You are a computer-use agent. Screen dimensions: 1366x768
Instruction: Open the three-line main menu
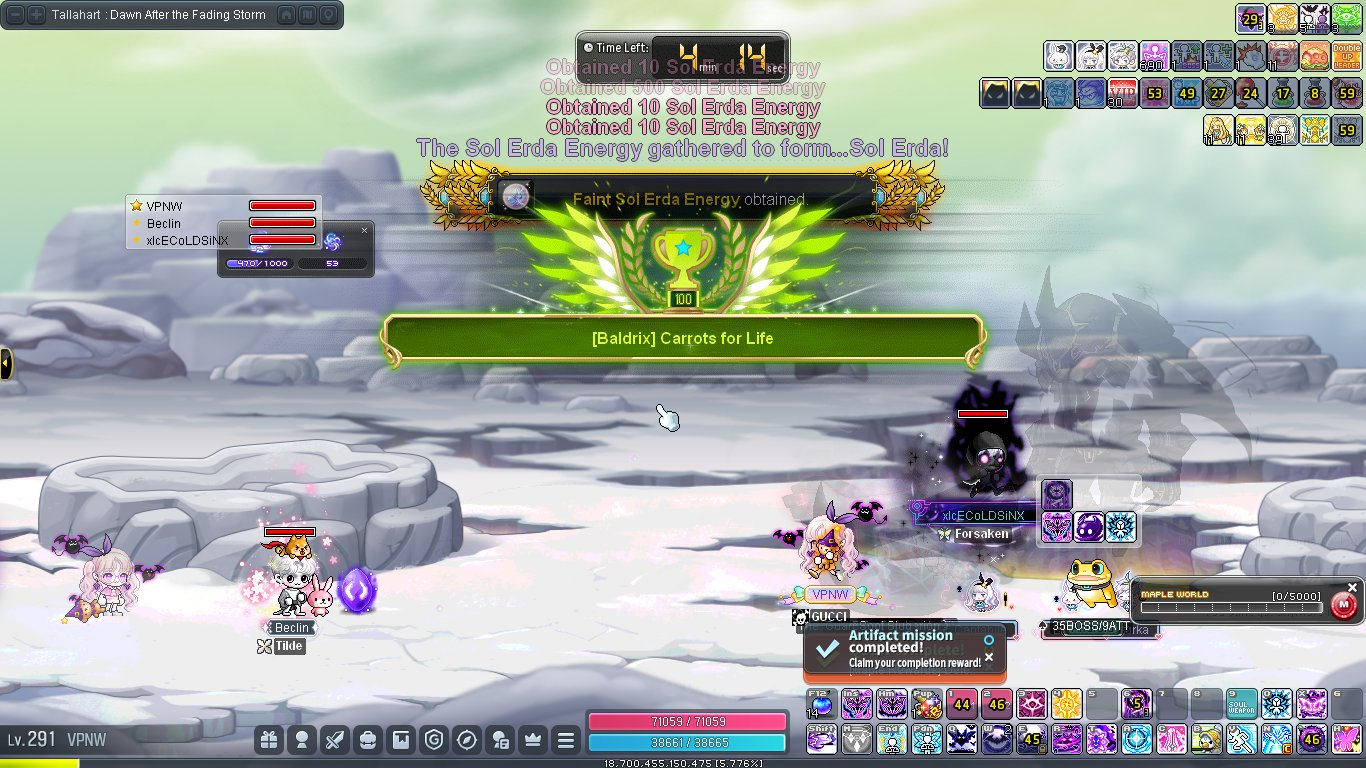coord(566,740)
